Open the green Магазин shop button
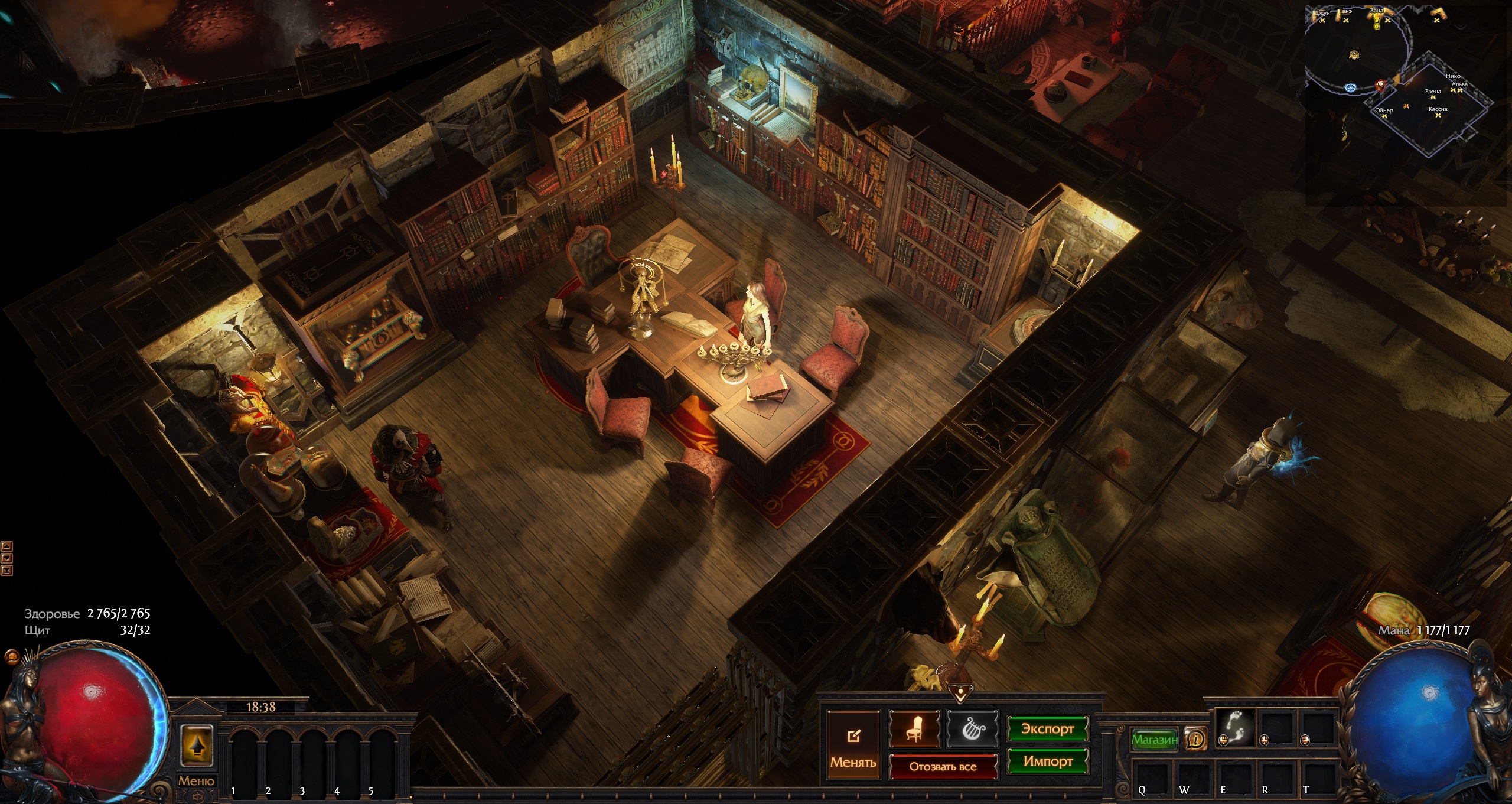This screenshot has width=1512, height=804. point(1154,739)
